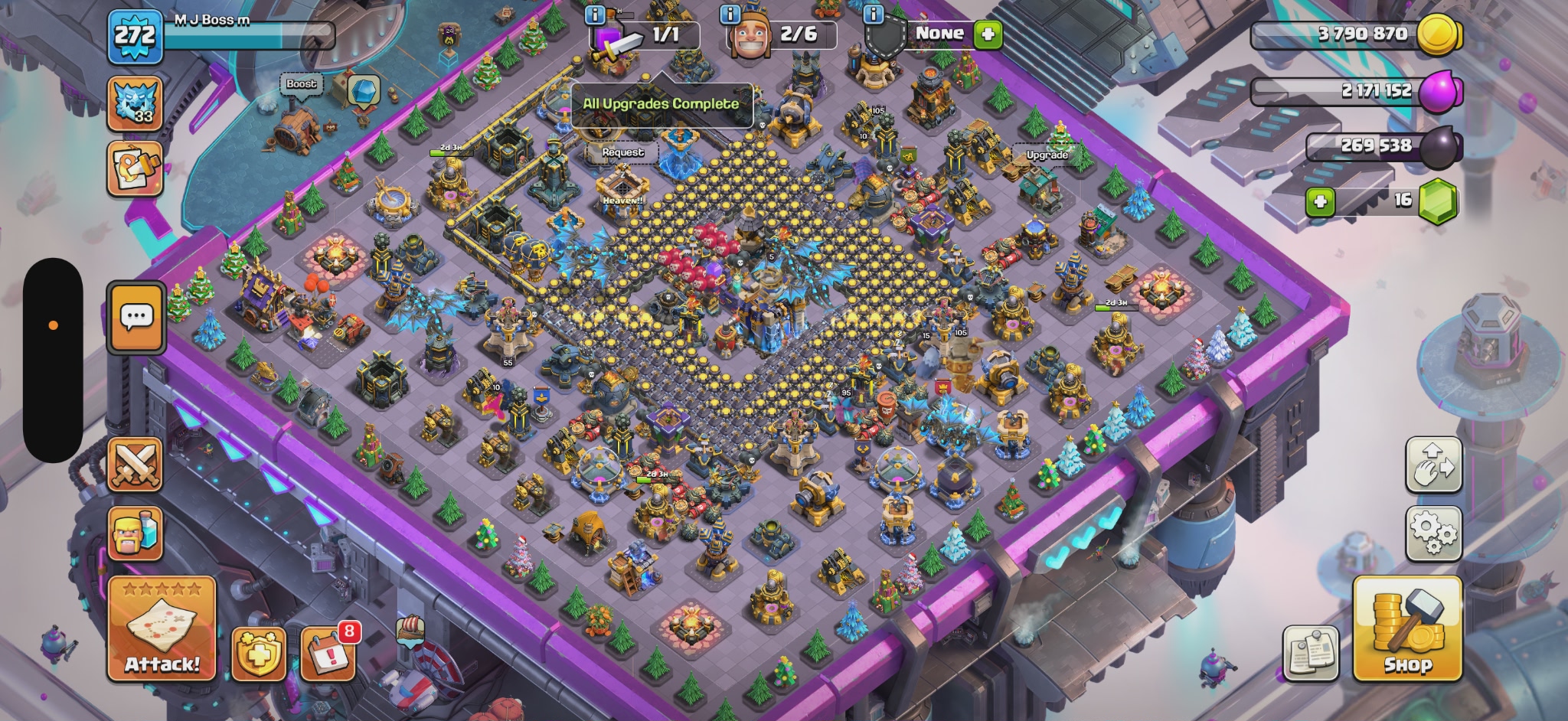Open the calendar events icon with badge 8
The height and width of the screenshot is (721, 1568).
click(x=328, y=654)
